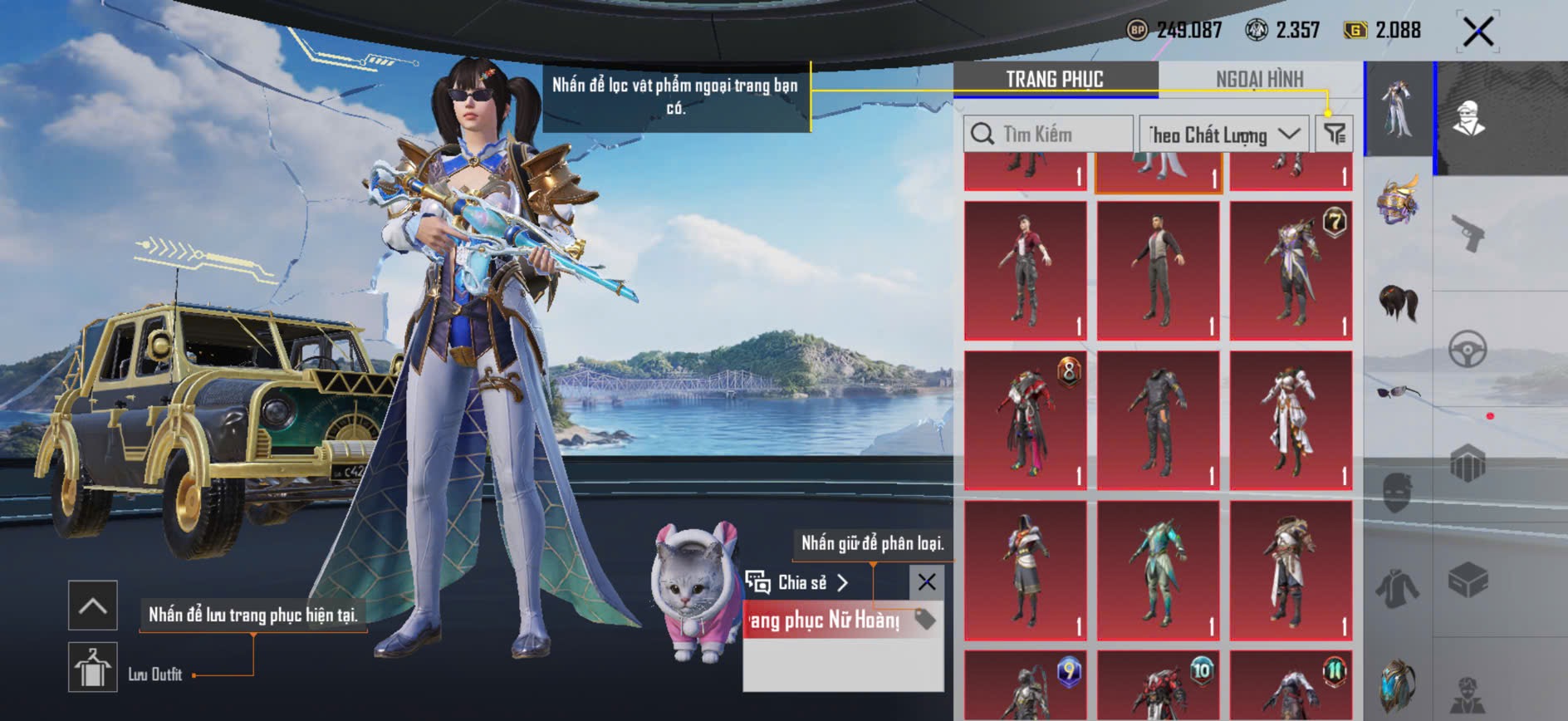Screen dimensions: 1568x721
Task: Choose the outfit thumbnail with badge 8
Action: click(1026, 420)
